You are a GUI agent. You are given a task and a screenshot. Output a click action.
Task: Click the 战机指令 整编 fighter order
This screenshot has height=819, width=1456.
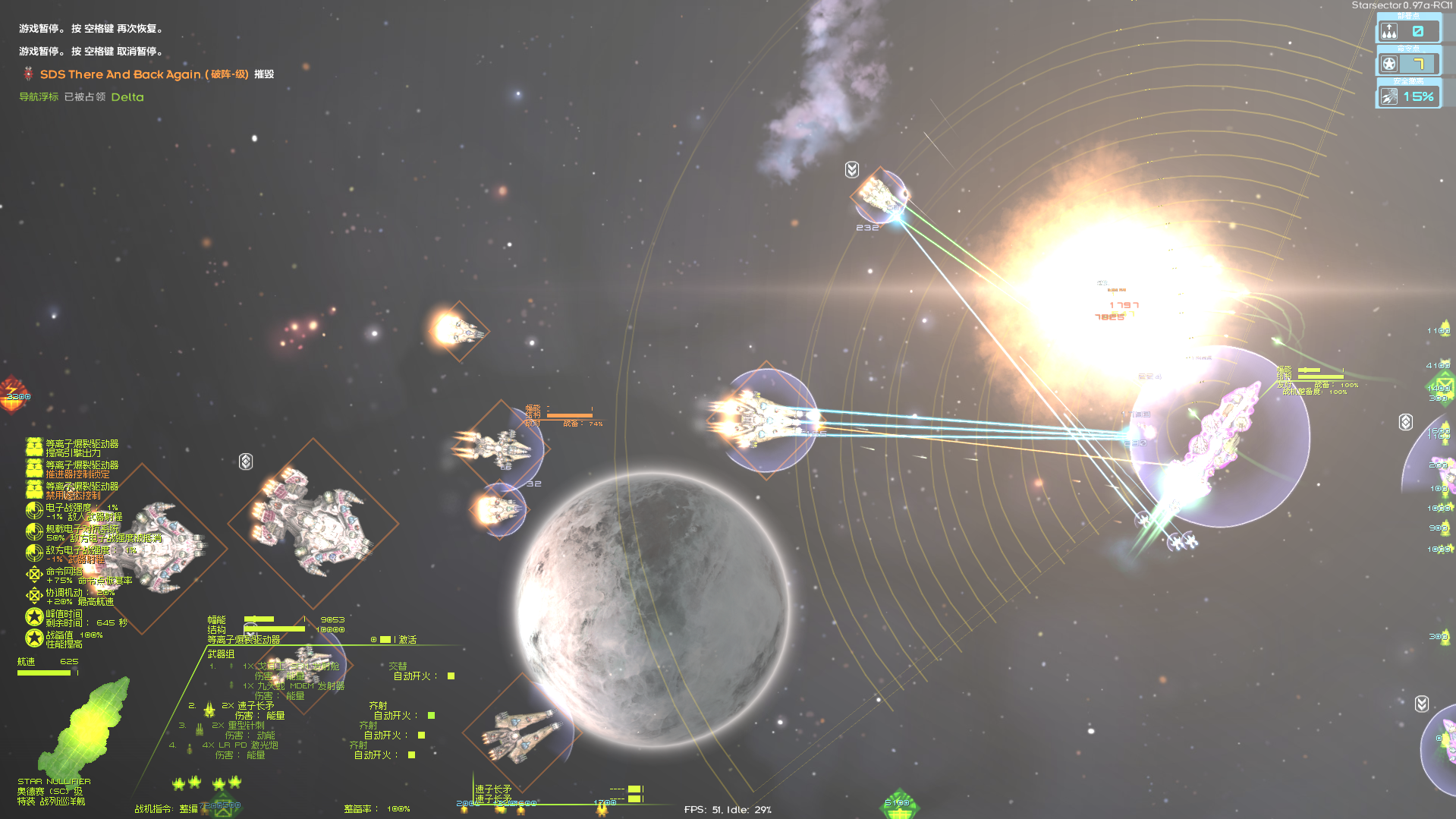pyautogui.click(x=190, y=808)
